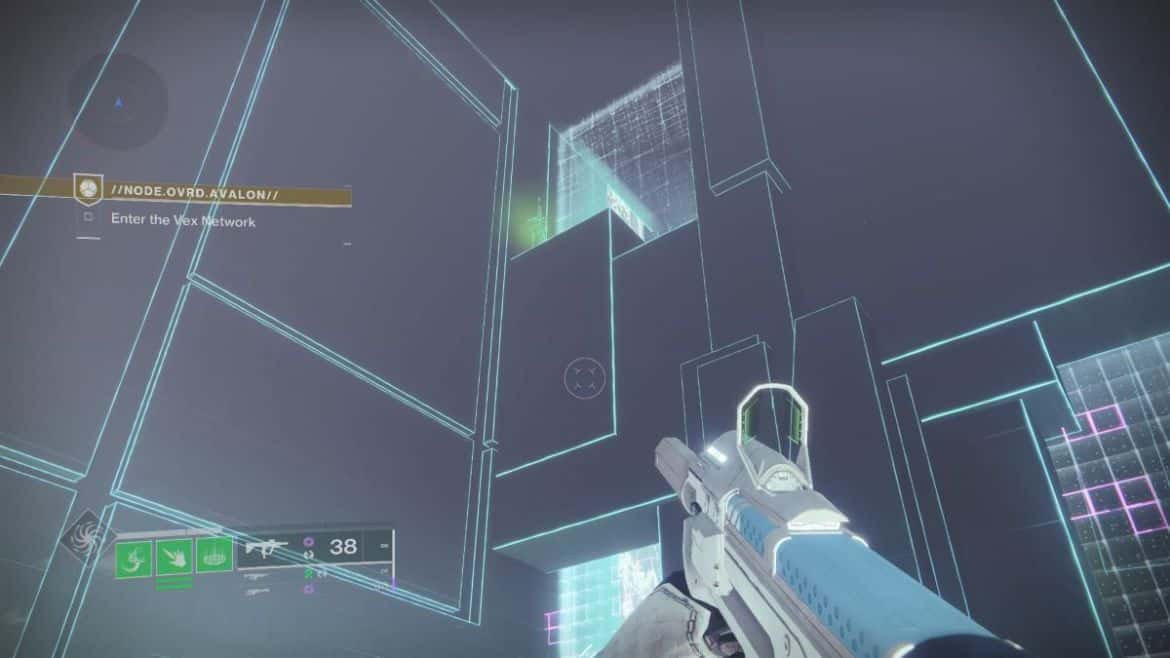
Task: Select the Enter the Vex Network objective
Action: tap(182, 220)
